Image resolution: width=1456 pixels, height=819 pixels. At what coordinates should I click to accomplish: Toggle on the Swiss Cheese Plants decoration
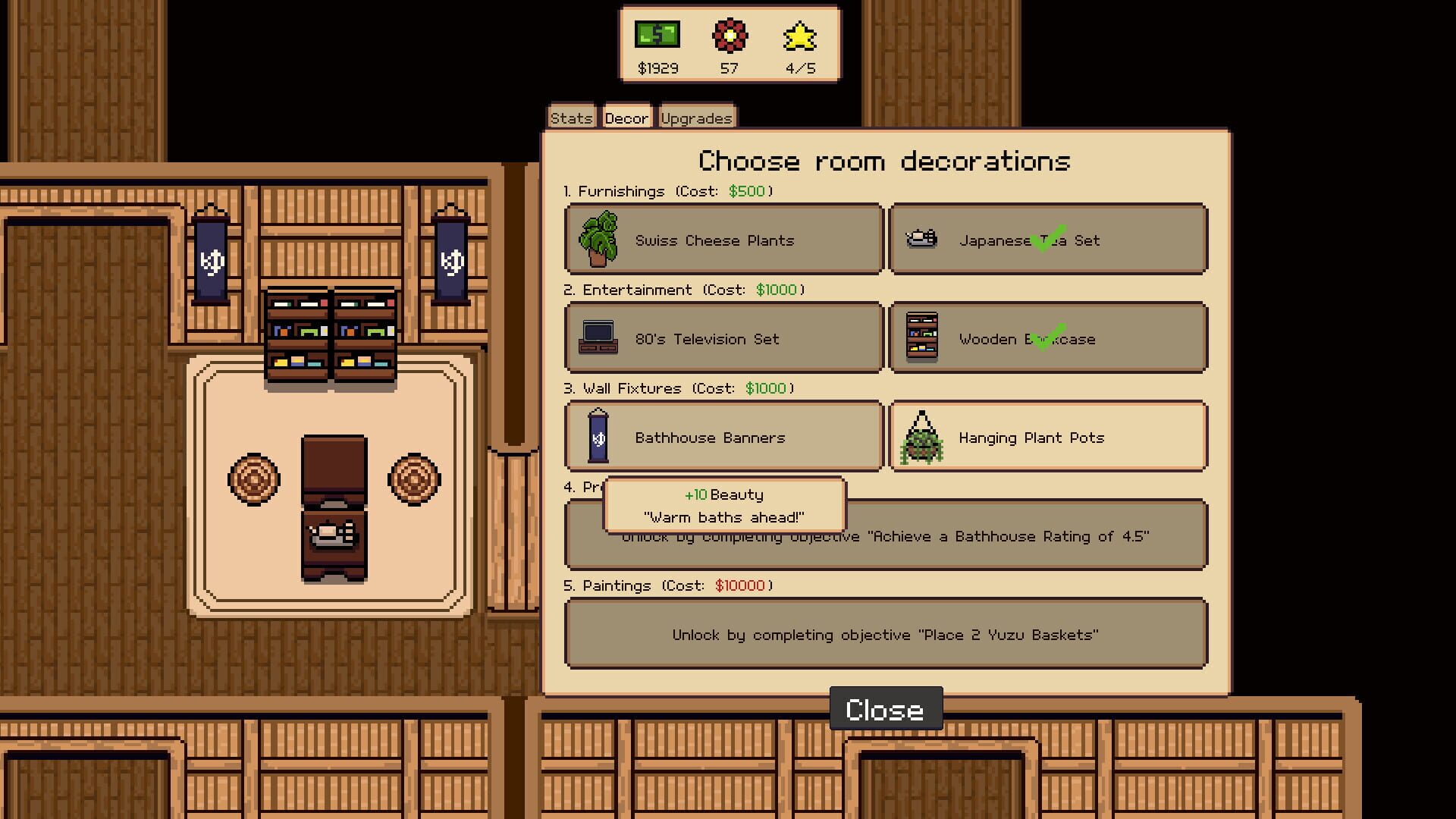[x=720, y=239]
